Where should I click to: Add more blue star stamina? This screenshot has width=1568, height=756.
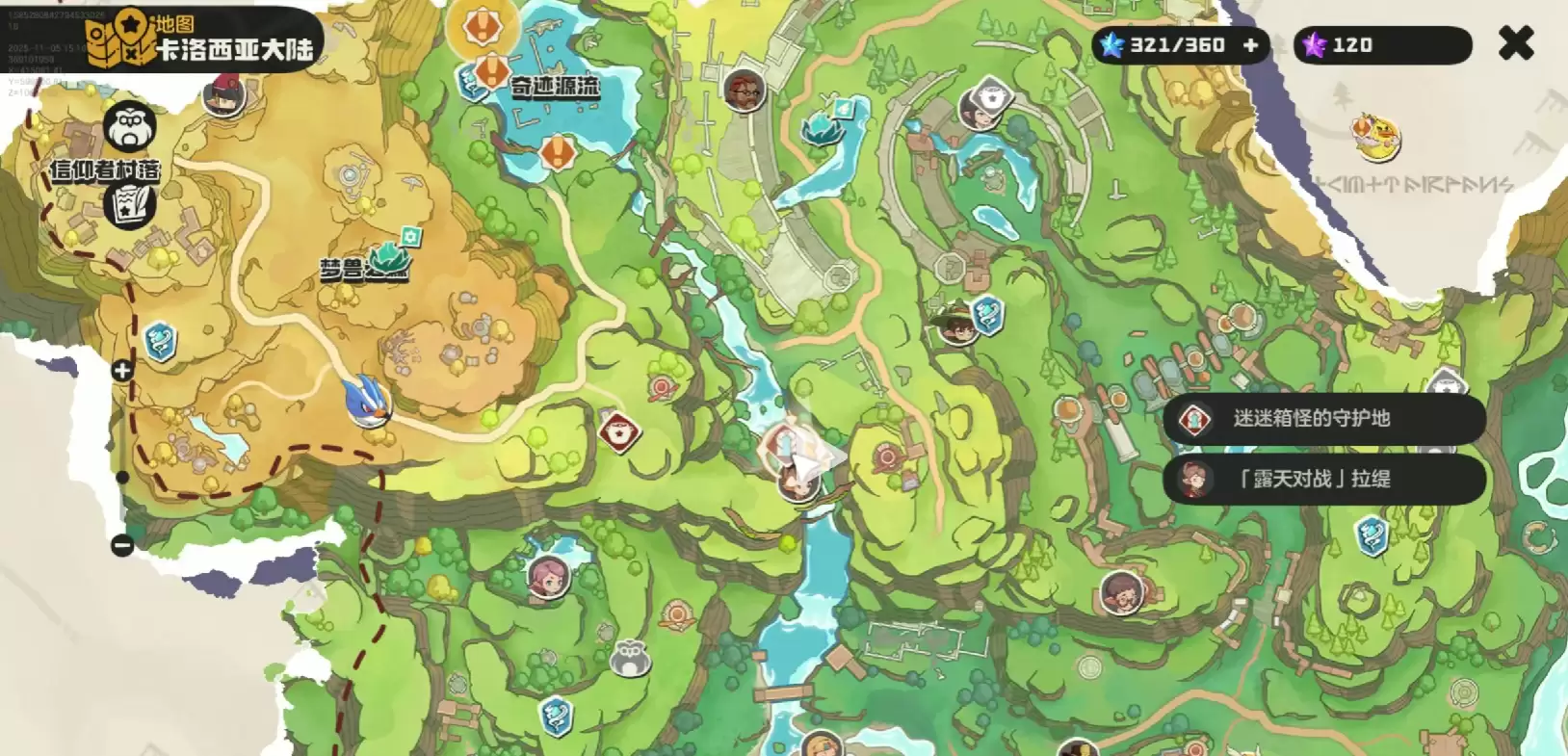1250,45
